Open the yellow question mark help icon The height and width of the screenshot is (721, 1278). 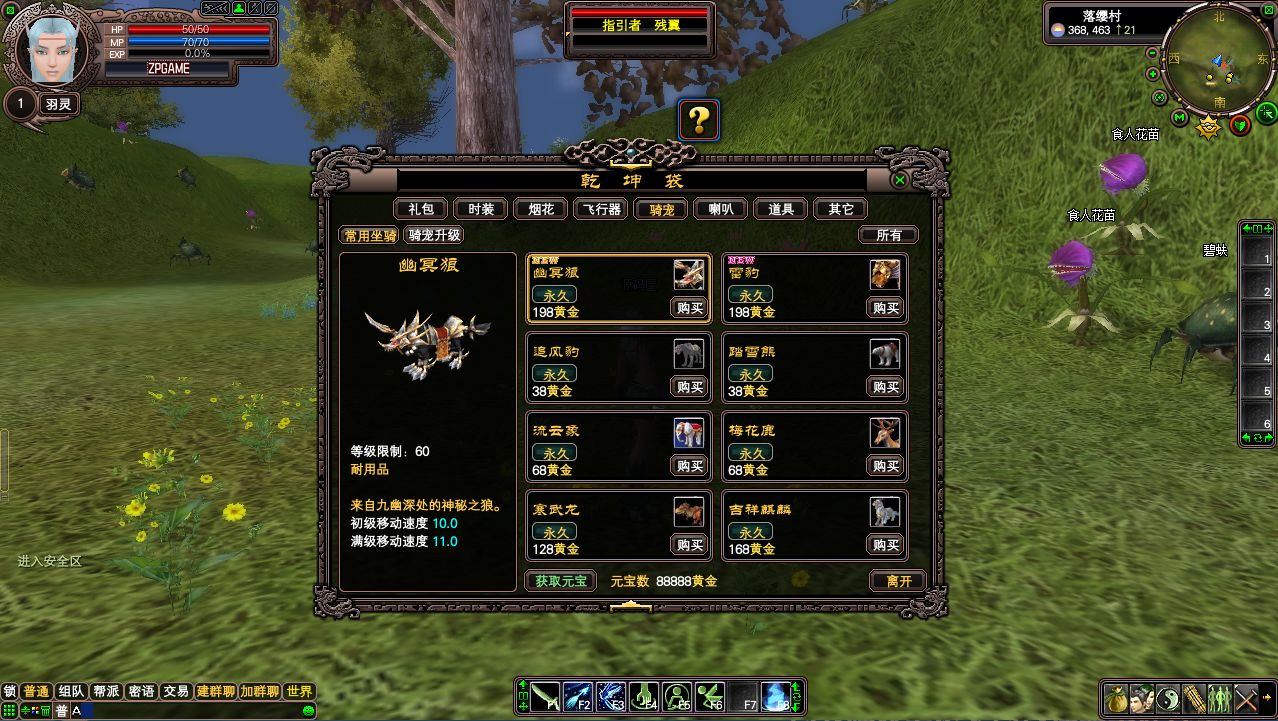[x=699, y=121]
